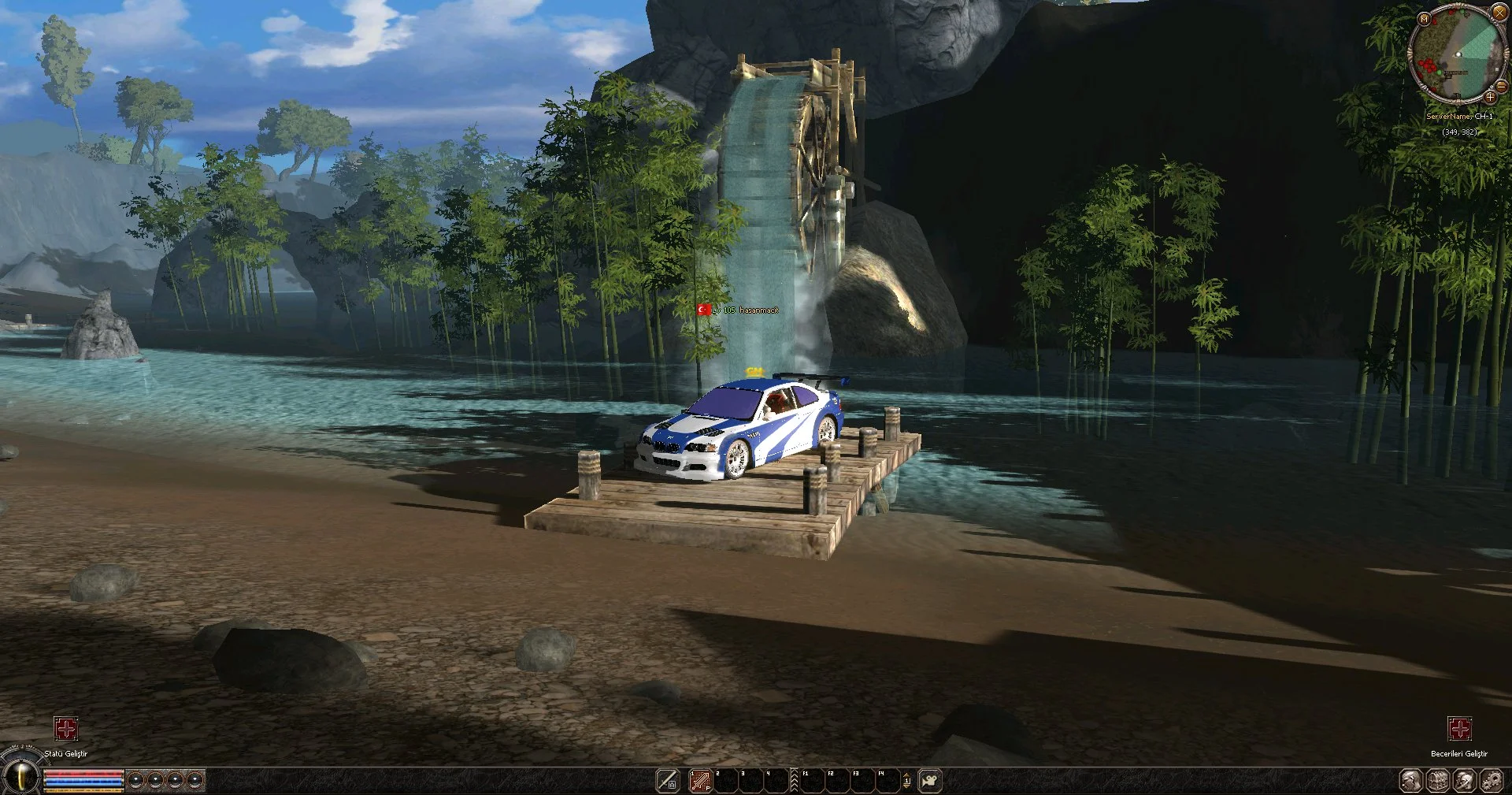Open the messenger icon left of the chest
The width and height of the screenshot is (1512, 795).
tap(1411, 781)
